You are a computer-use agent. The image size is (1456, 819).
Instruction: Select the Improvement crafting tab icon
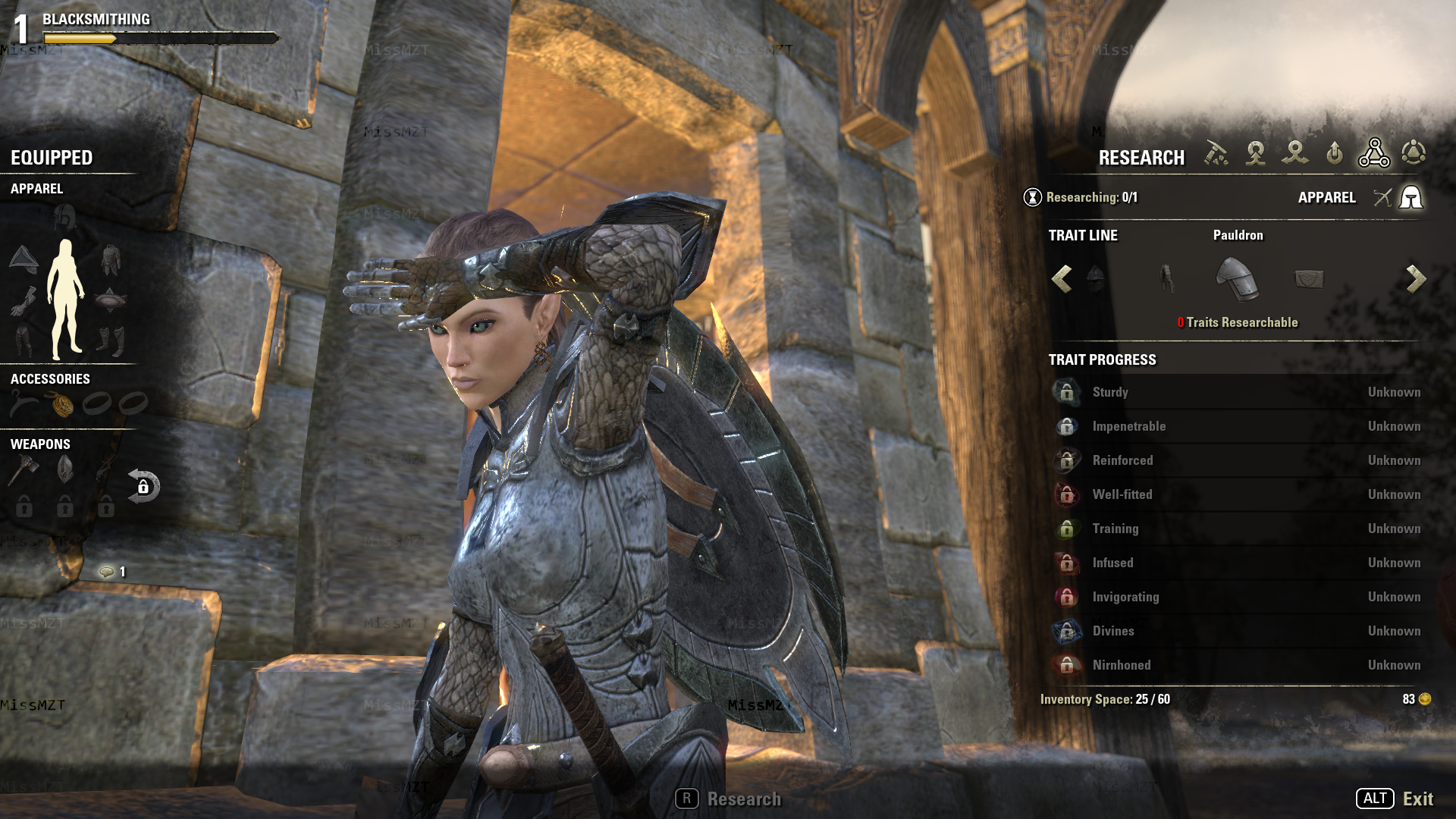tap(1336, 152)
